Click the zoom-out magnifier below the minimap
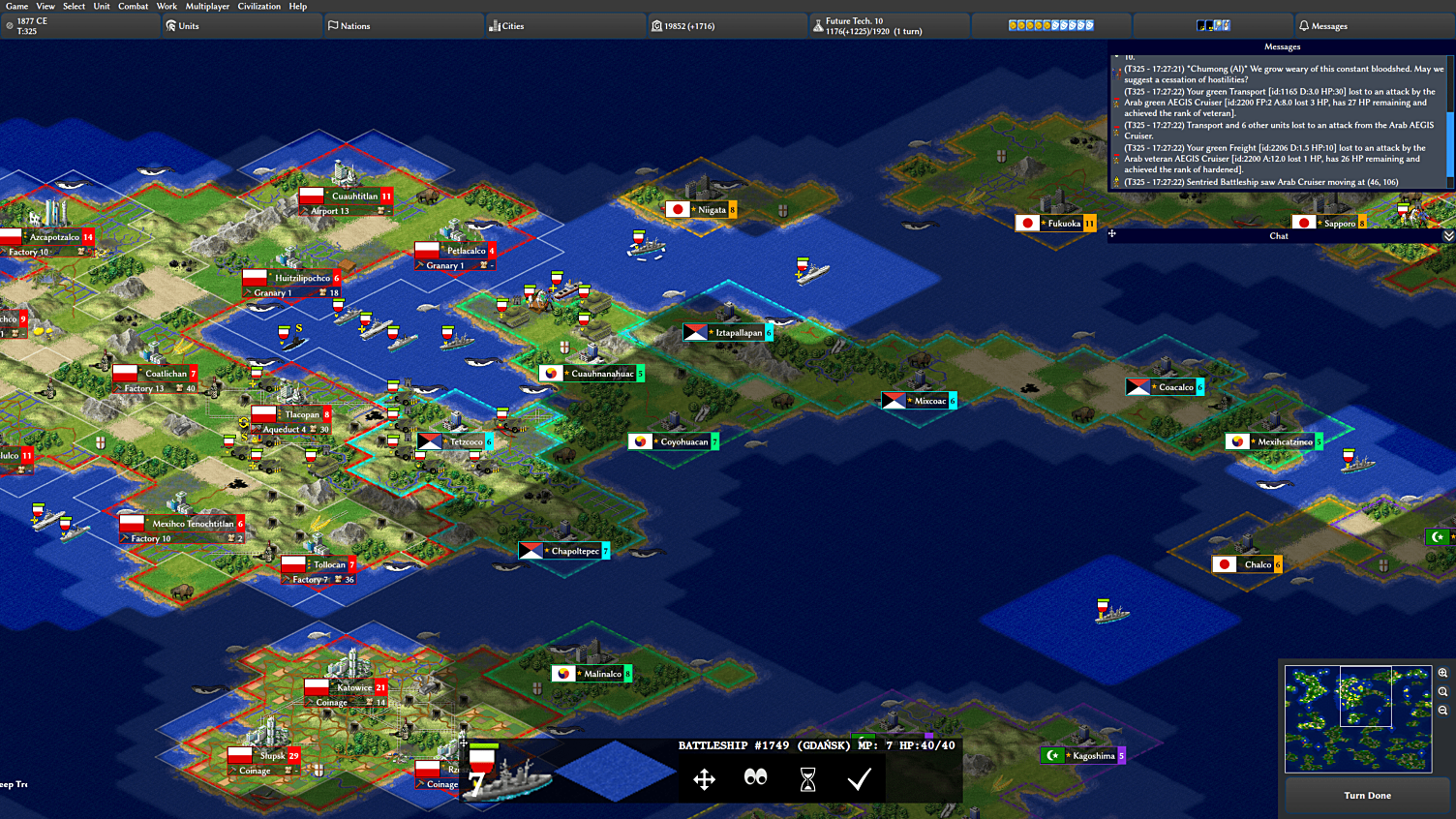The height and width of the screenshot is (819, 1456). click(1441, 710)
